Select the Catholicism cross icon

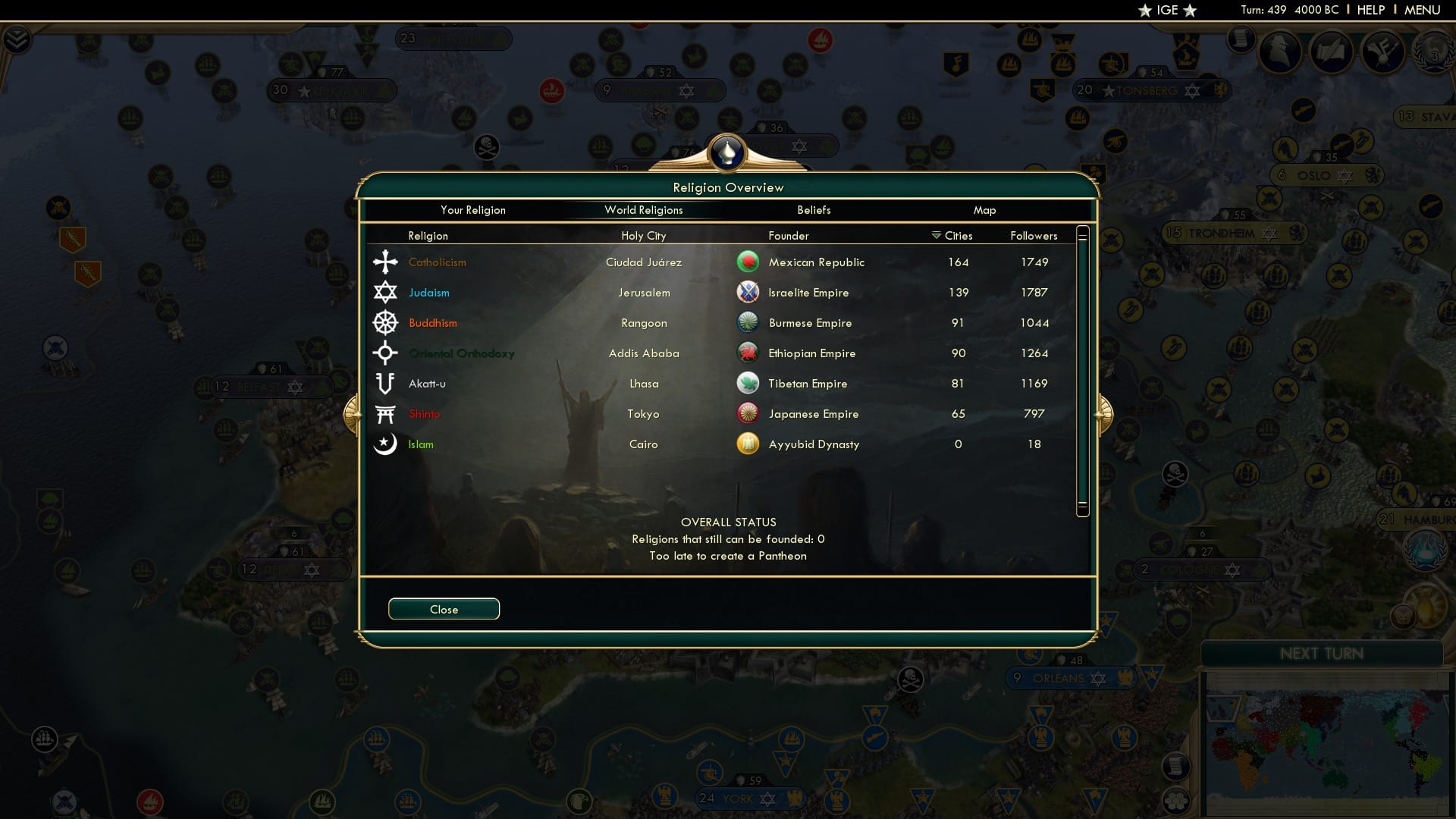click(386, 262)
